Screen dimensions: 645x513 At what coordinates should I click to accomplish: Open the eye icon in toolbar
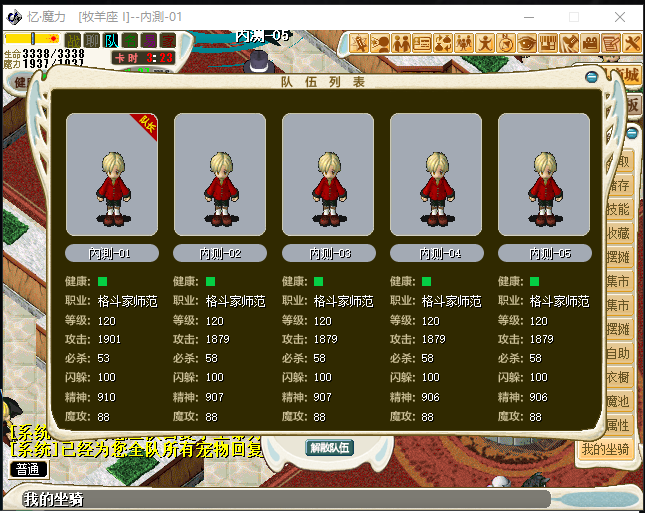527,43
